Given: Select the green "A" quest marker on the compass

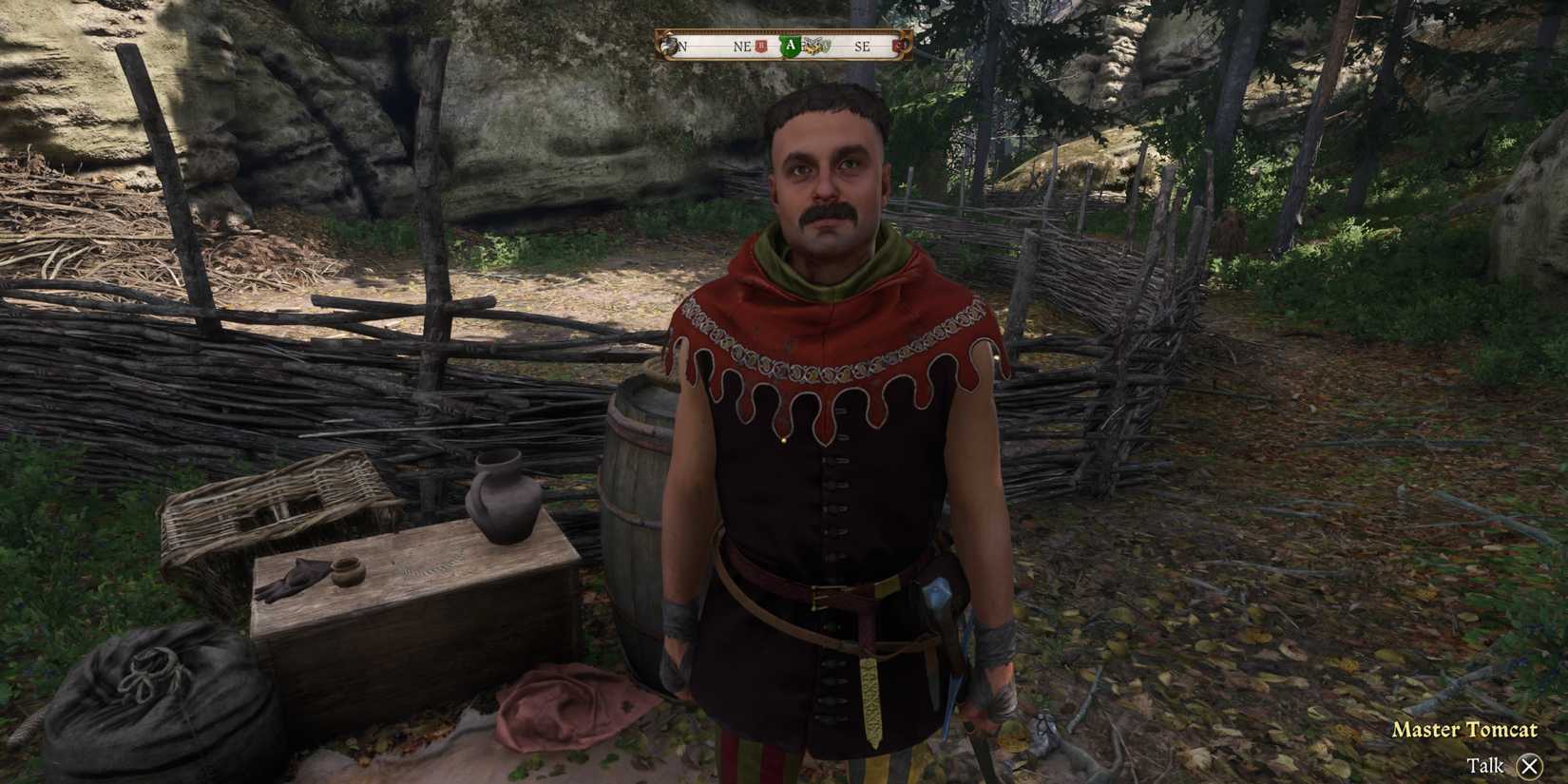Looking at the screenshot, I should coord(791,45).
